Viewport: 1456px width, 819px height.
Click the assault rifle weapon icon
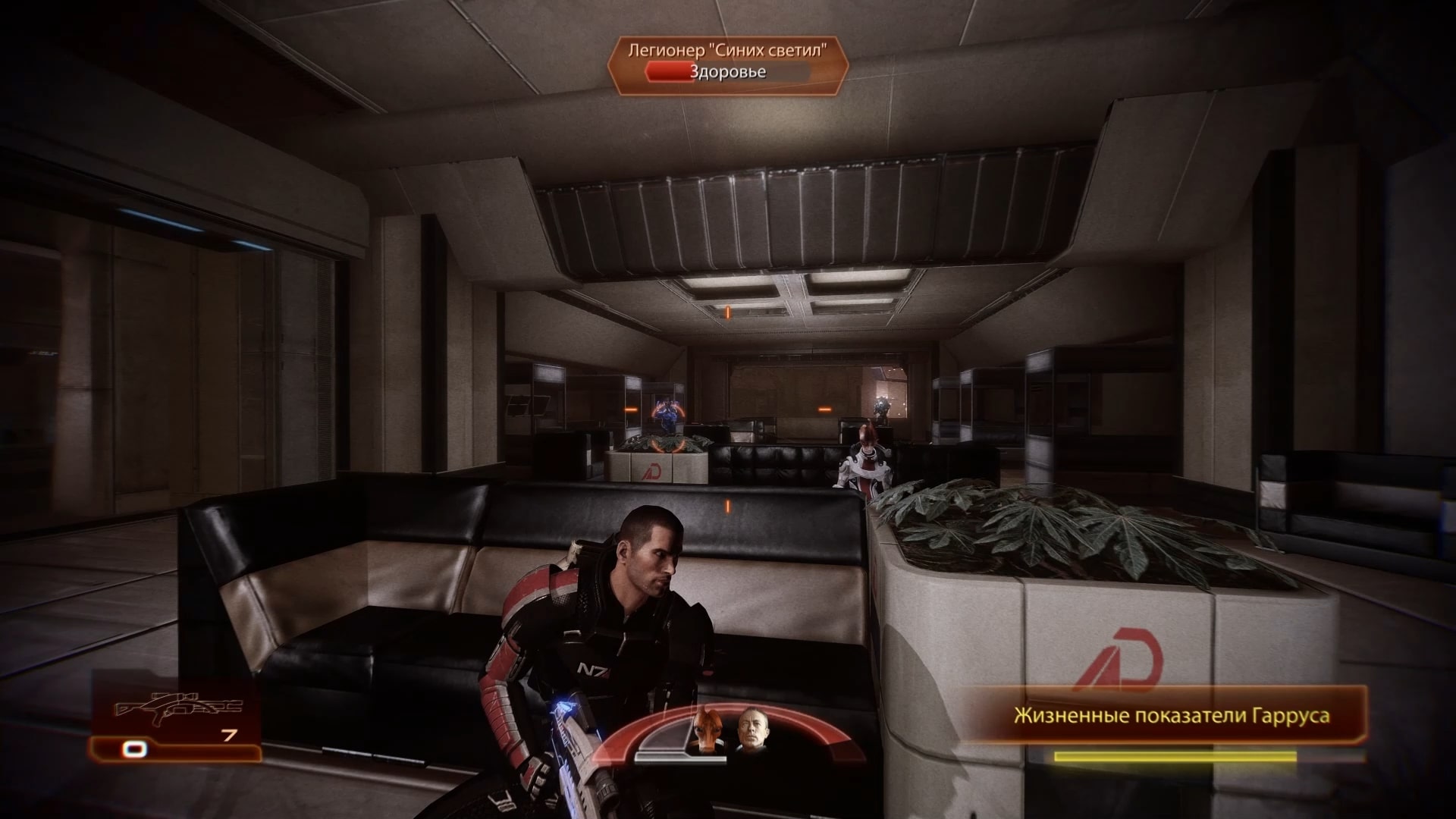(x=177, y=707)
